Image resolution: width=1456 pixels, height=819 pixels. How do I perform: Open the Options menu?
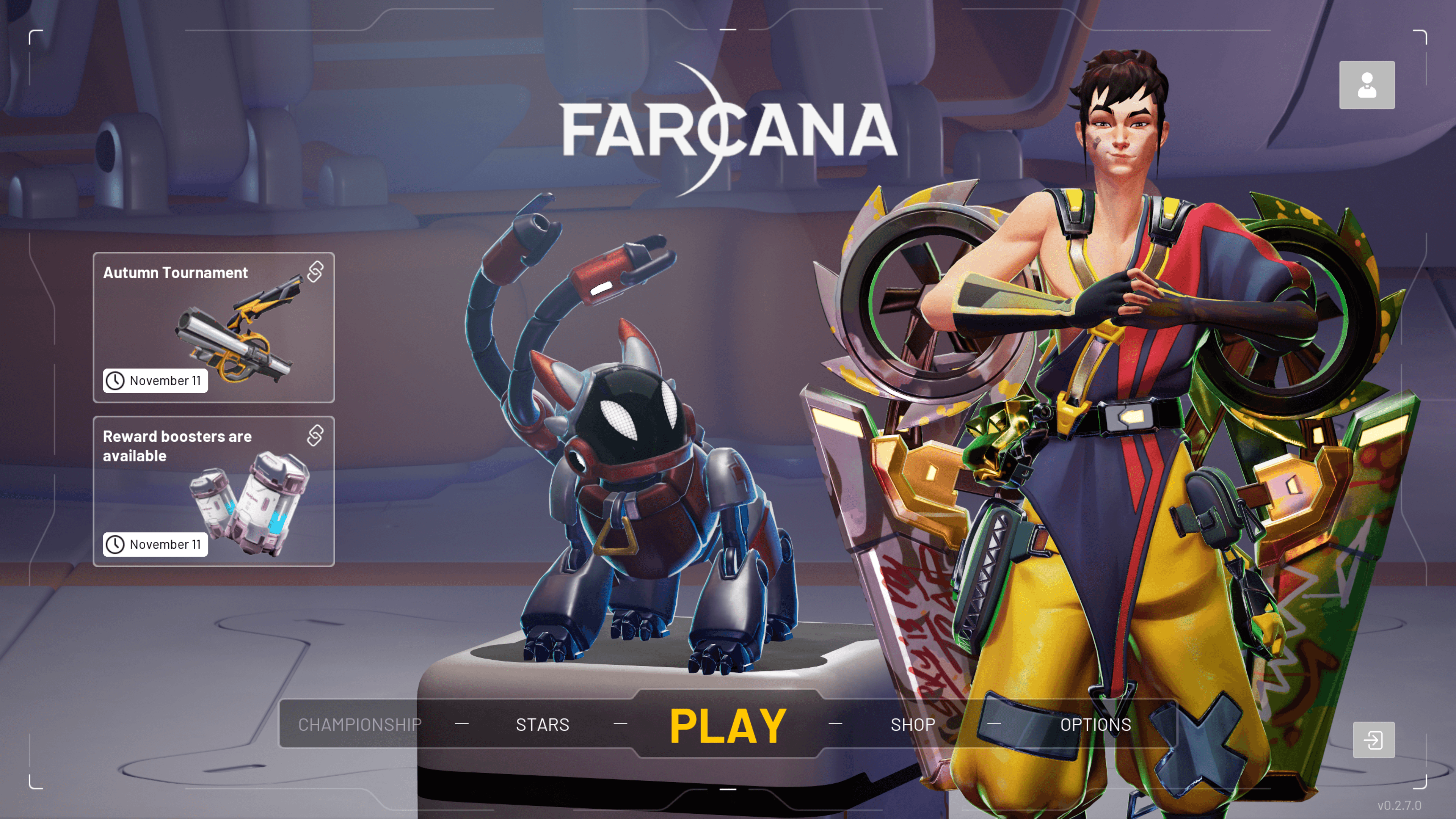(1095, 725)
